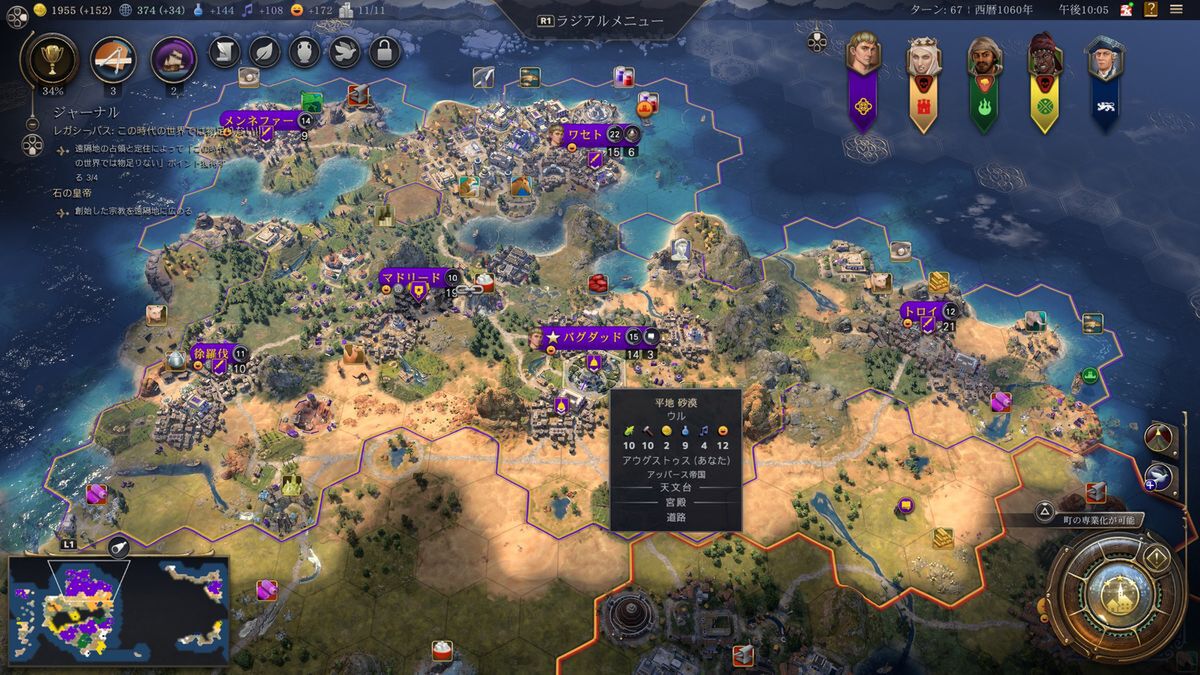Open the Civilopedia question mark book
The width and height of the screenshot is (1200, 675).
(x=1152, y=10)
